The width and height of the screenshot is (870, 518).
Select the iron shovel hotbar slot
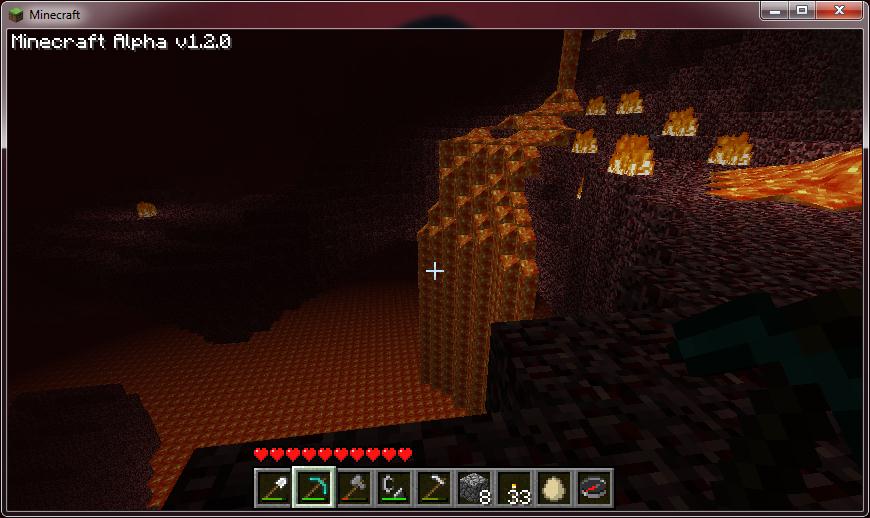coord(274,488)
